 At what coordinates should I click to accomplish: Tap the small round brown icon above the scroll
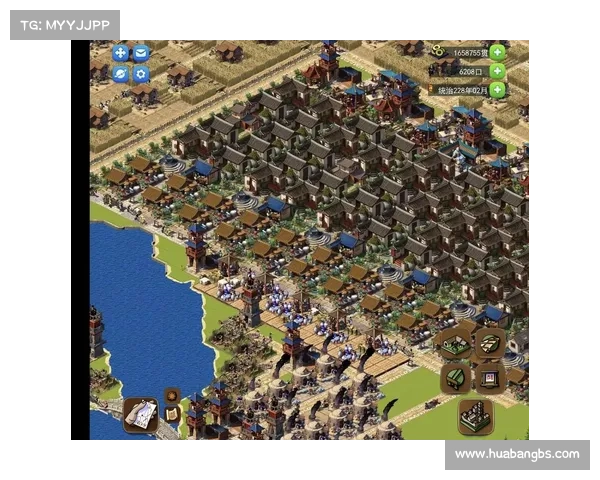pos(171,394)
